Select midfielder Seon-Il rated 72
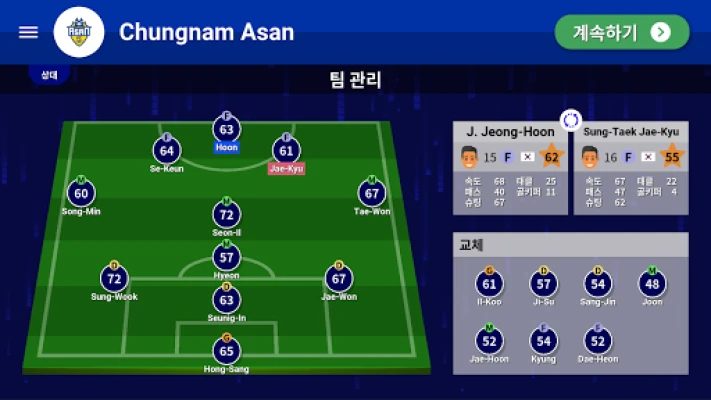The height and width of the screenshot is (400, 711). (227, 215)
